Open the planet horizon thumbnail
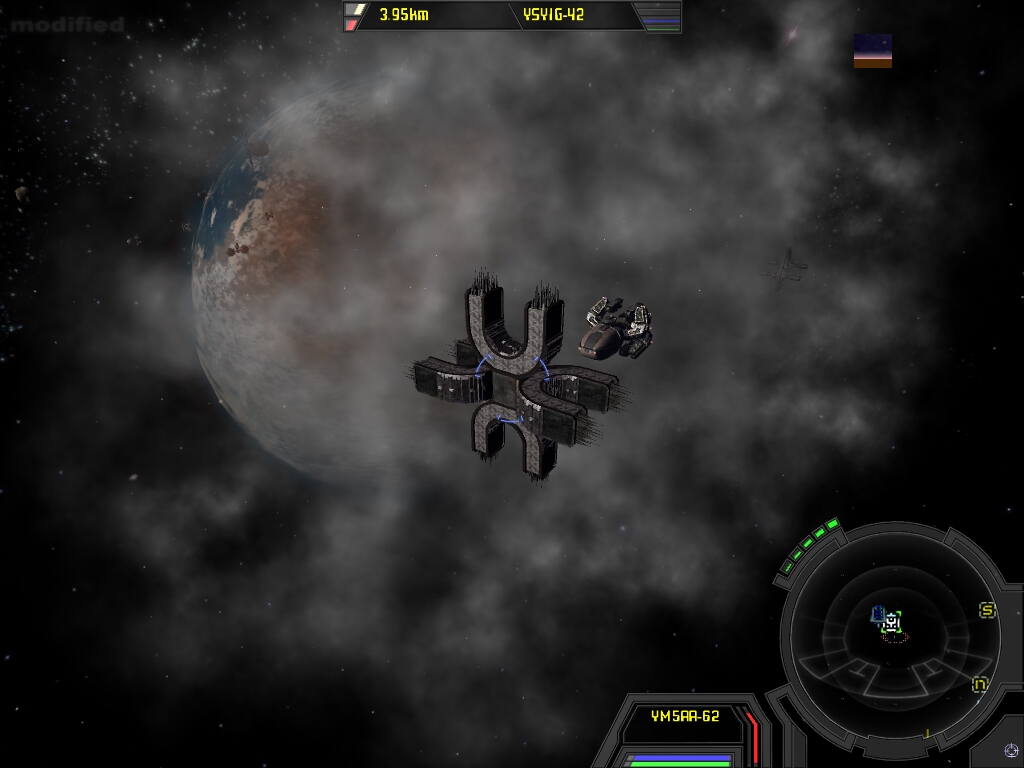This screenshot has width=1024, height=768. 872,51
